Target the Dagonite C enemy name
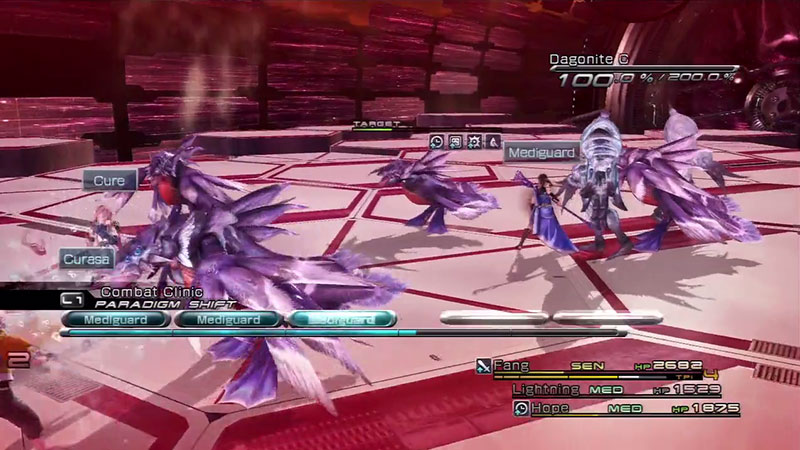 pos(598,60)
